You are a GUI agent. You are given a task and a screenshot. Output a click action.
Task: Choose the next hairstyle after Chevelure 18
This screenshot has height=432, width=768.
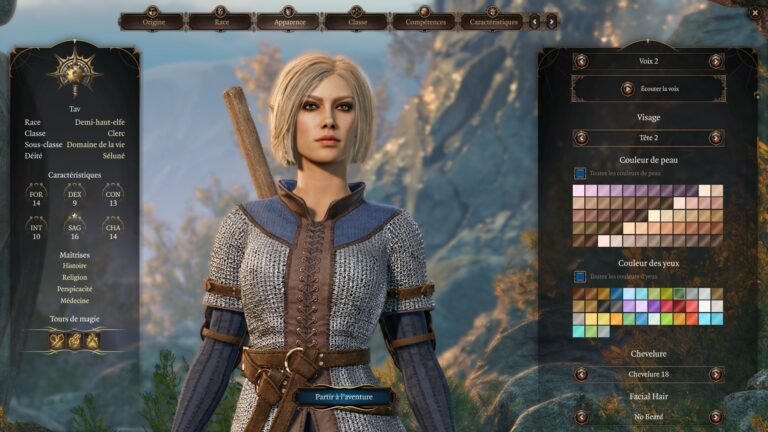point(716,374)
